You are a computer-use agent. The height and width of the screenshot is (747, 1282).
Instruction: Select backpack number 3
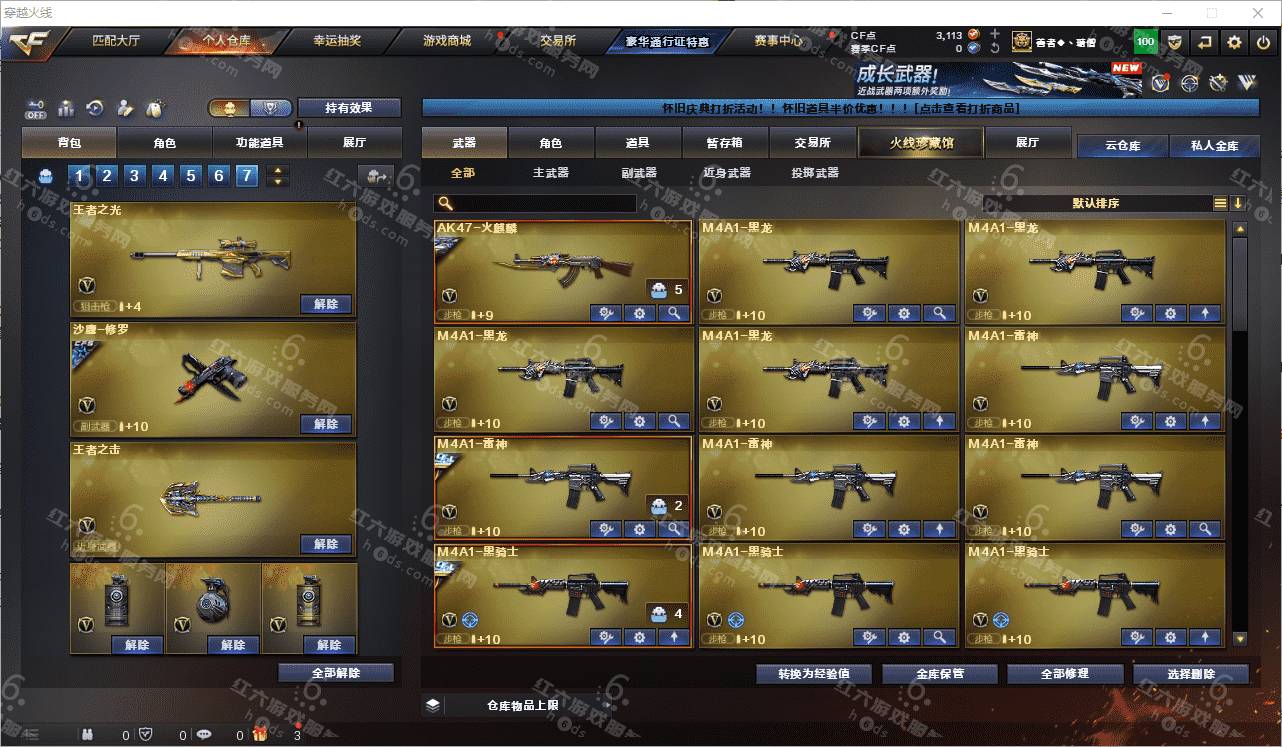tap(135, 177)
